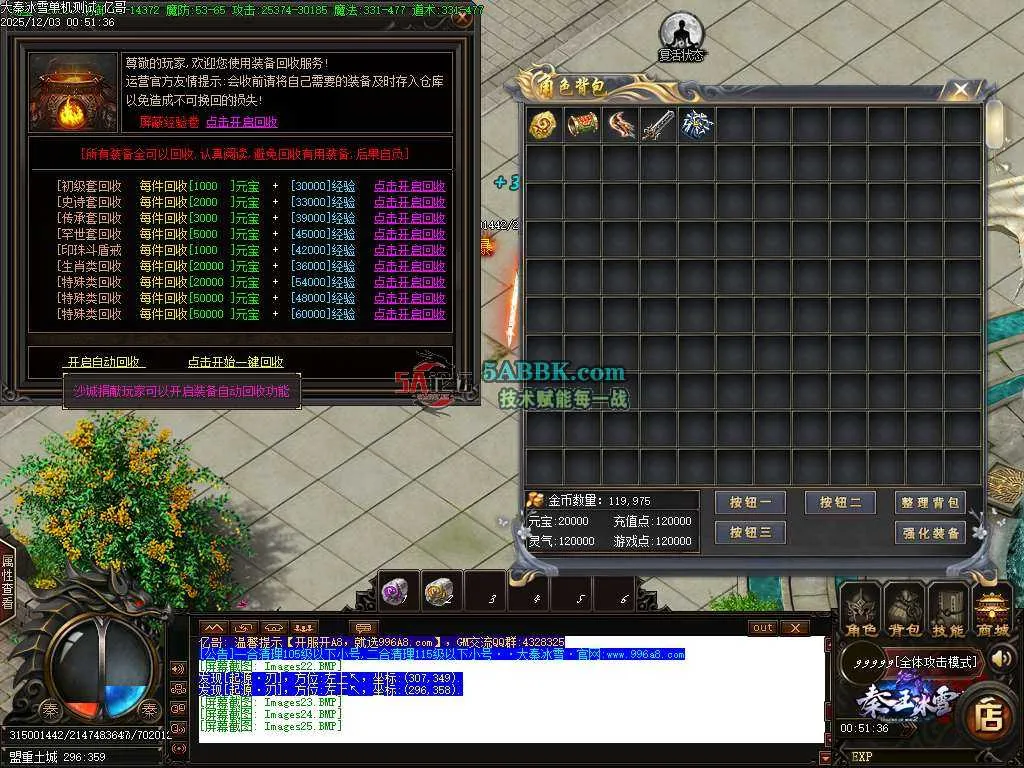Close the equipment recycle dialog
This screenshot has width=1024, height=768.
coord(461,18)
